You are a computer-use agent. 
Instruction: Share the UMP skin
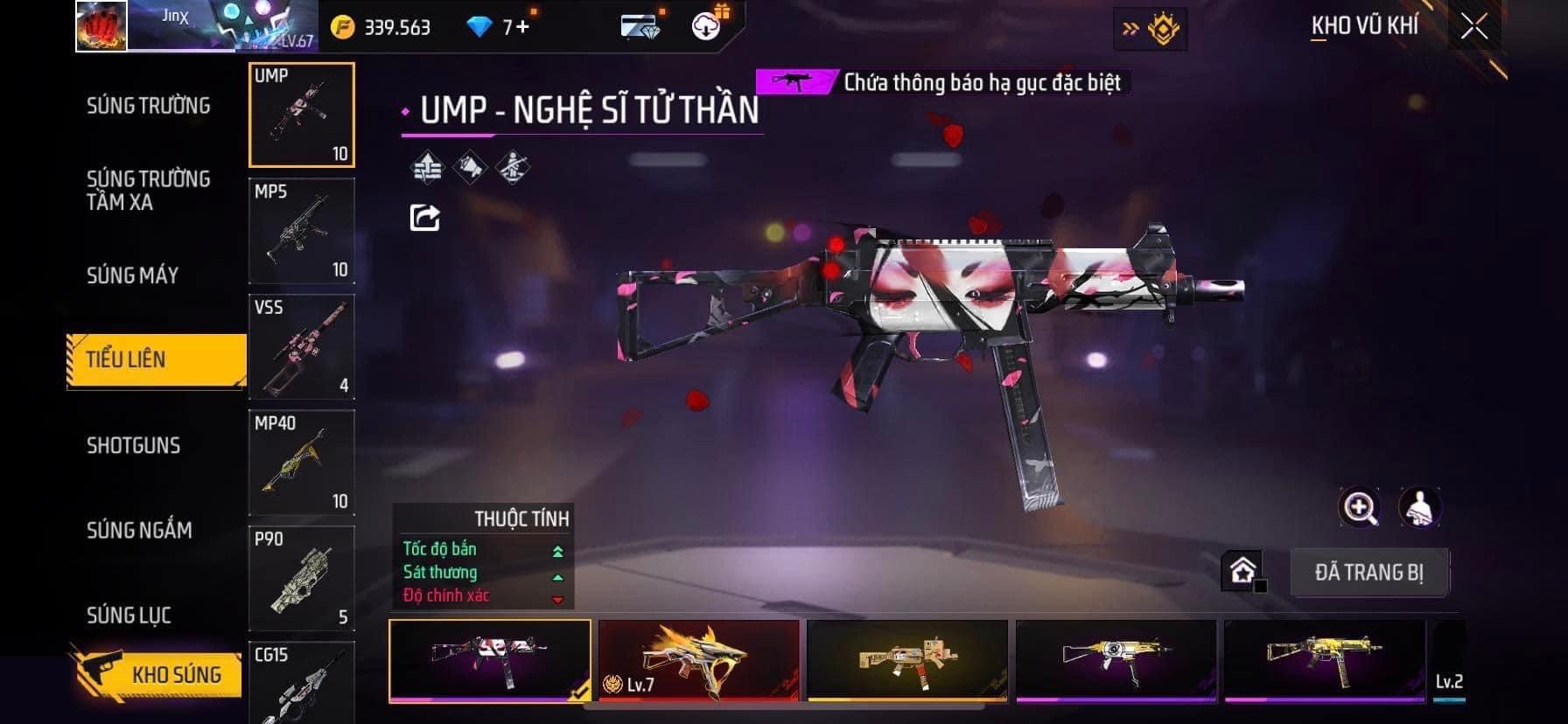pyautogui.click(x=425, y=217)
